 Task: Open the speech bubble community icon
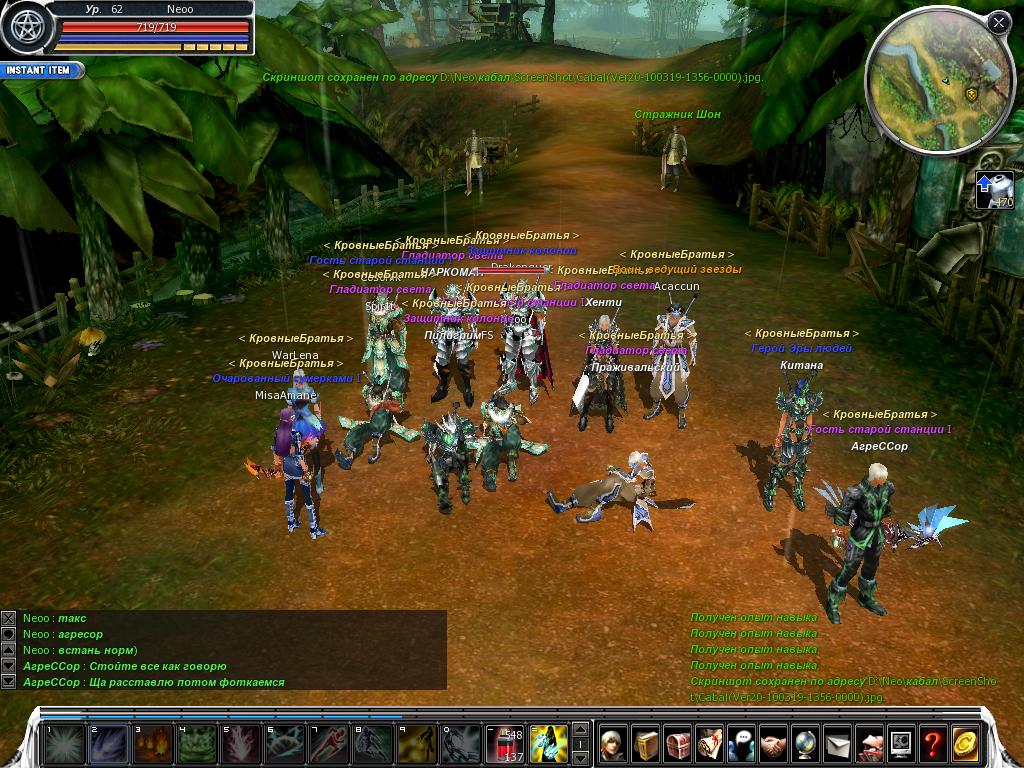pos(742,744)
